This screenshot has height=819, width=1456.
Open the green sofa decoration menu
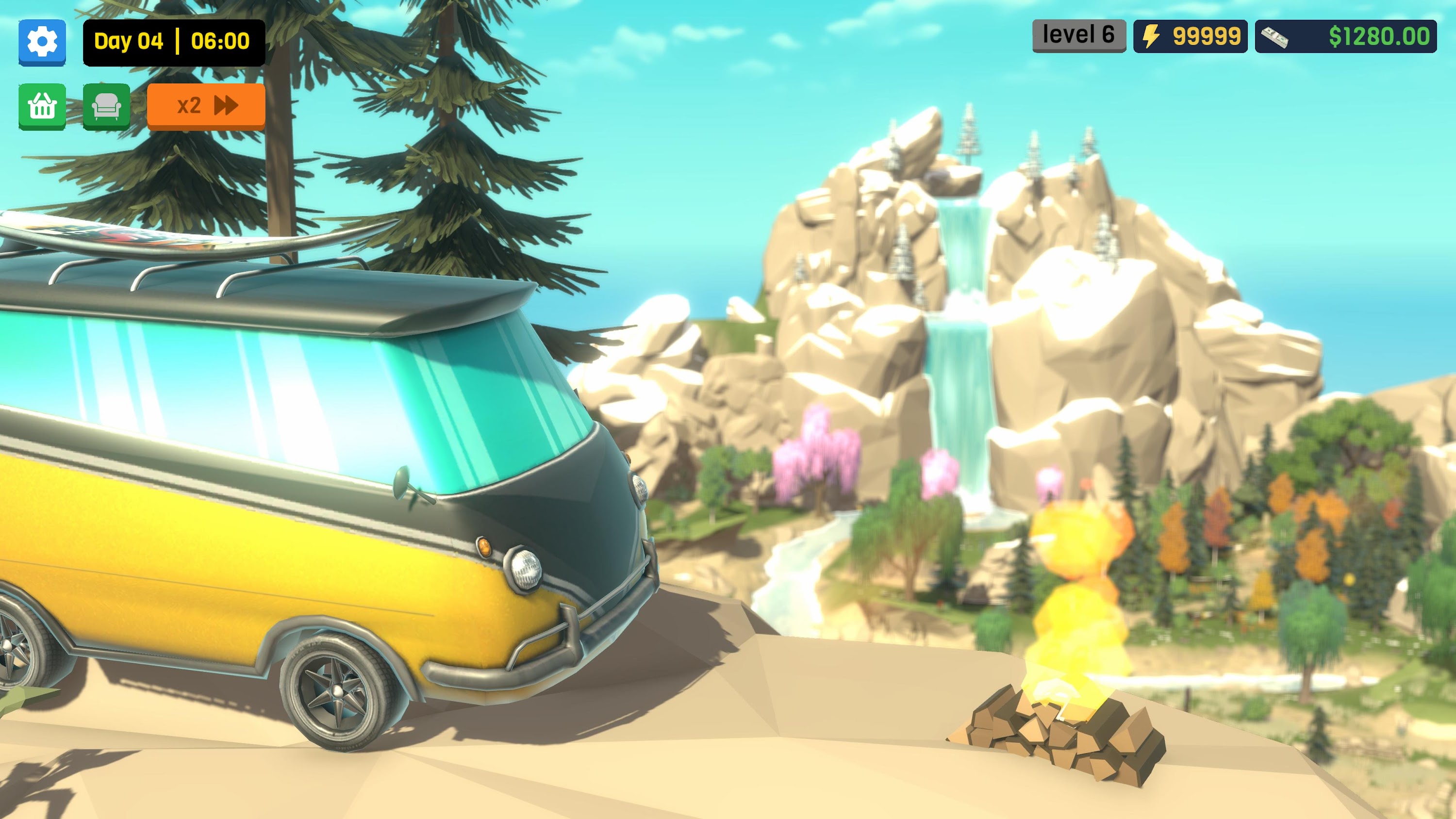pyautogui.click(x=108, y=106)
